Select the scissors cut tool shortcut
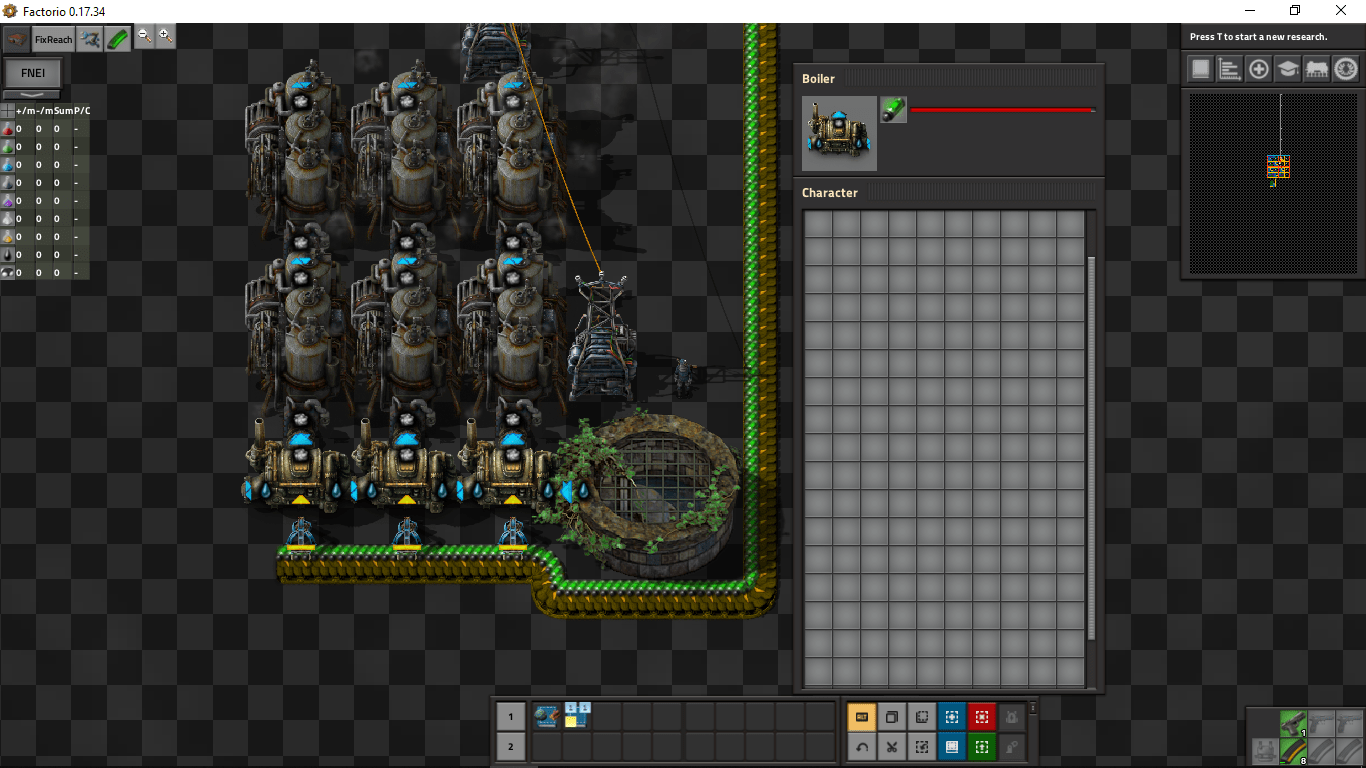 (x=891, y=747)
